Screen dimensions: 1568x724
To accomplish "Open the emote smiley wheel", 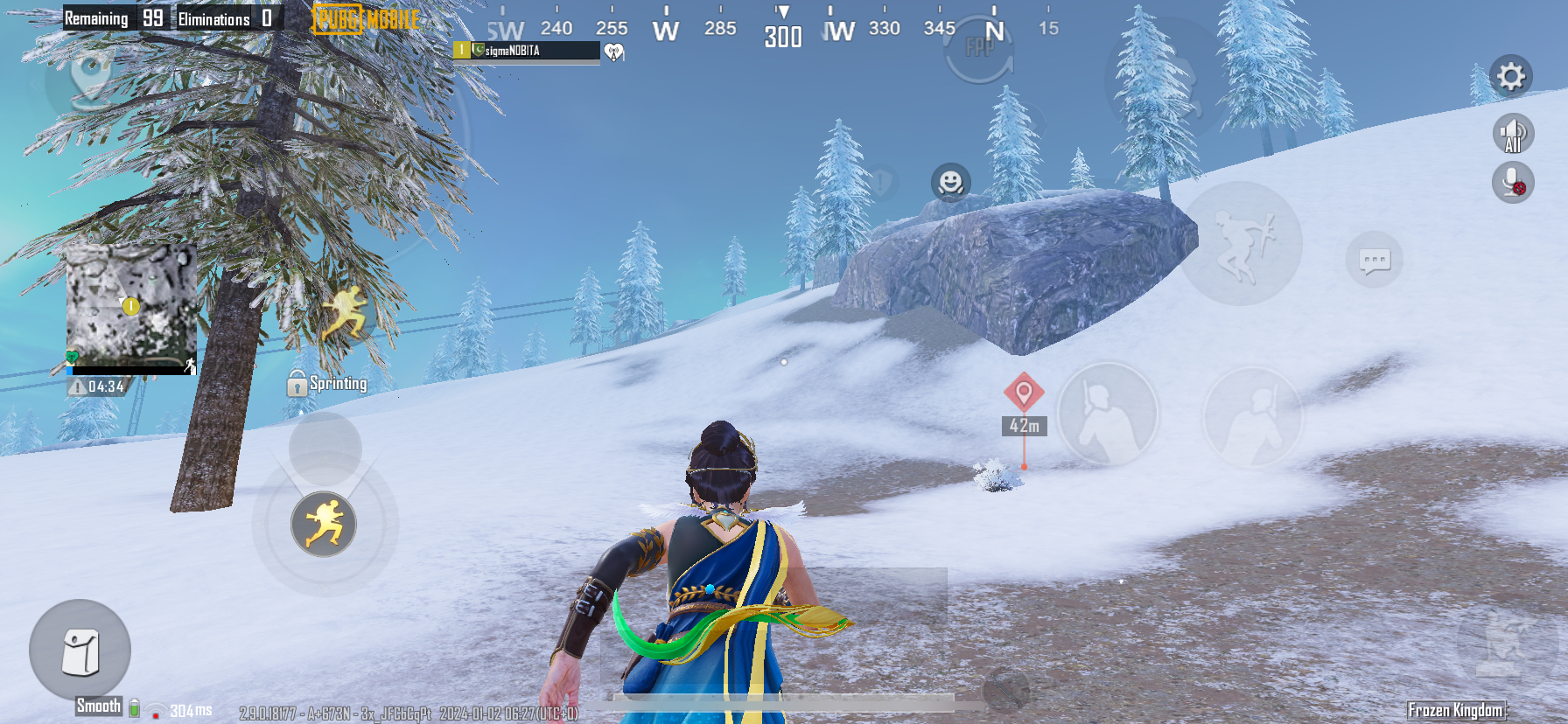I will (950, 183).
